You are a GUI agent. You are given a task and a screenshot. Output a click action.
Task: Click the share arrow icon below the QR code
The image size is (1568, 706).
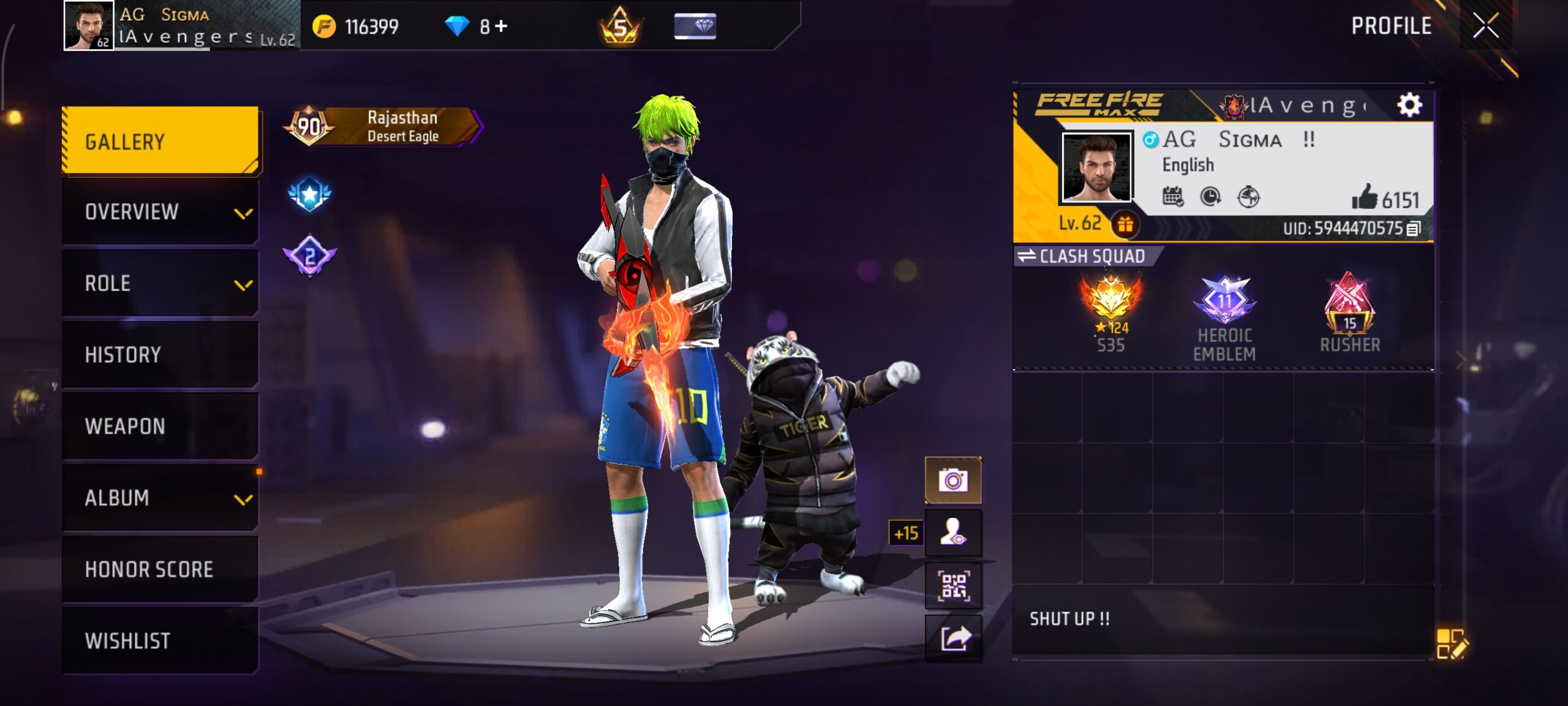coord(955,638)
